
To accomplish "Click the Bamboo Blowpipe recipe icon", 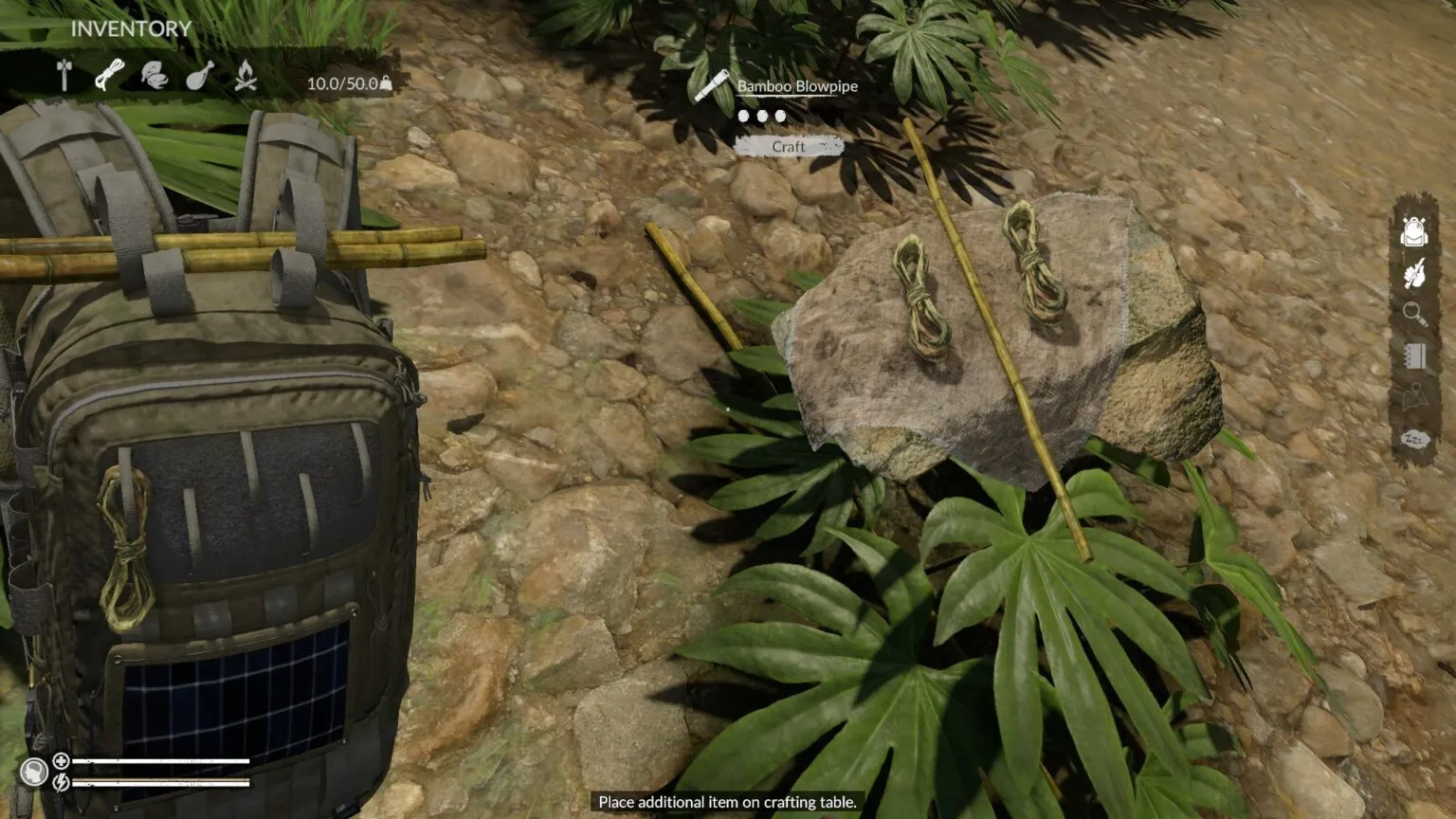I will (711, 86).
